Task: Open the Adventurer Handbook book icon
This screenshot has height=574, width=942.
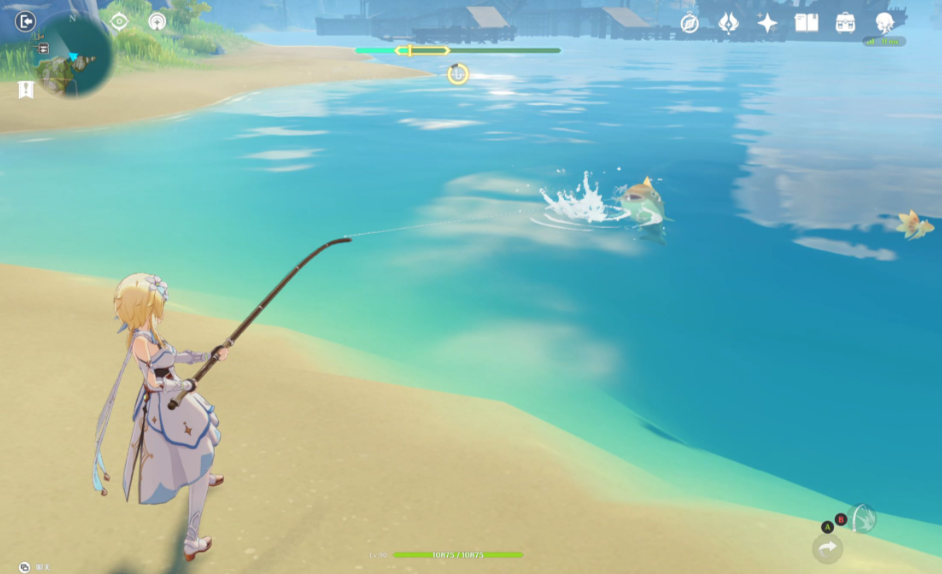Action: click(806, 23)
